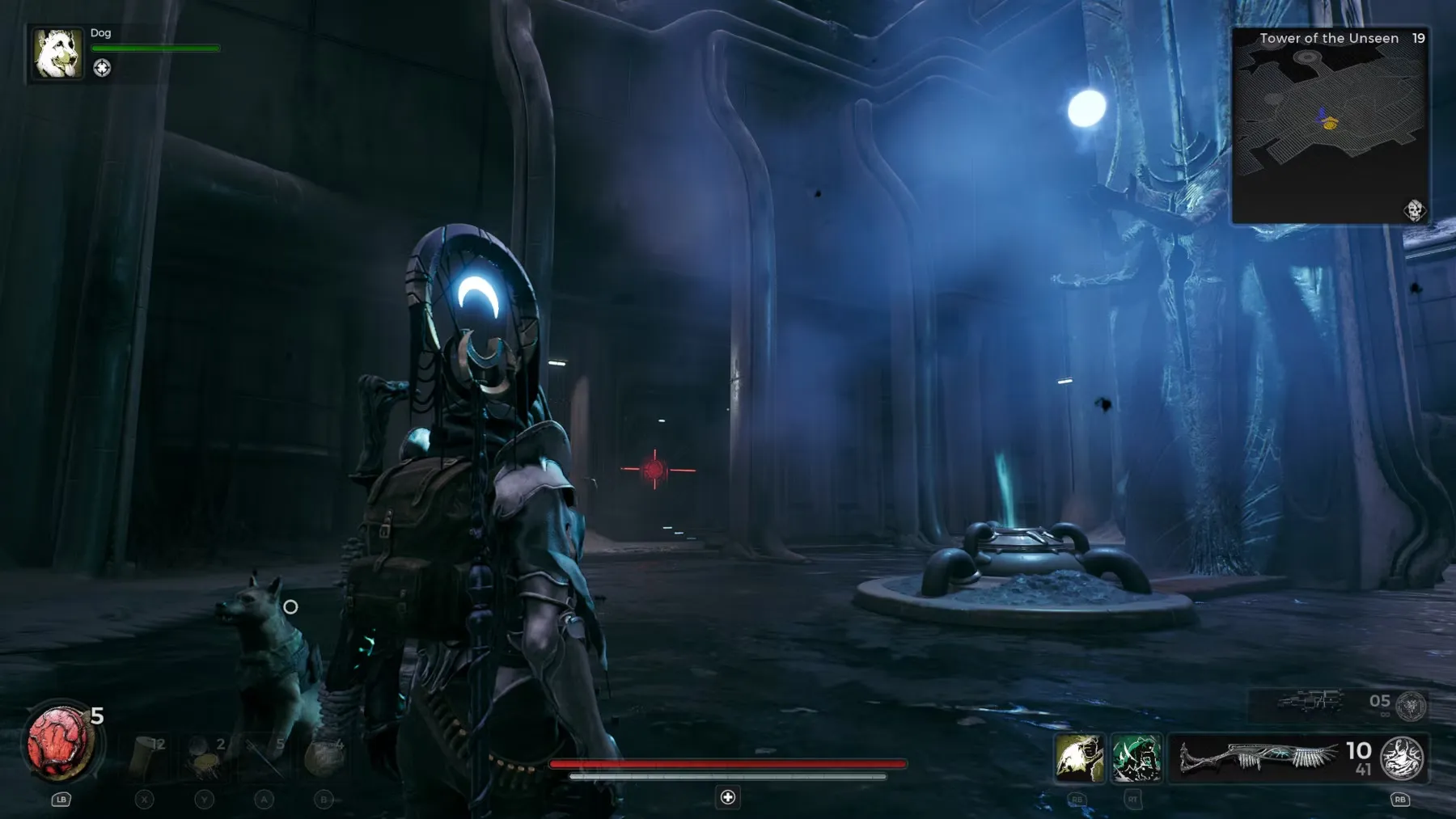Select the round pouch consumable slot
Screen dimensions: 1456x819
(324, 757)
